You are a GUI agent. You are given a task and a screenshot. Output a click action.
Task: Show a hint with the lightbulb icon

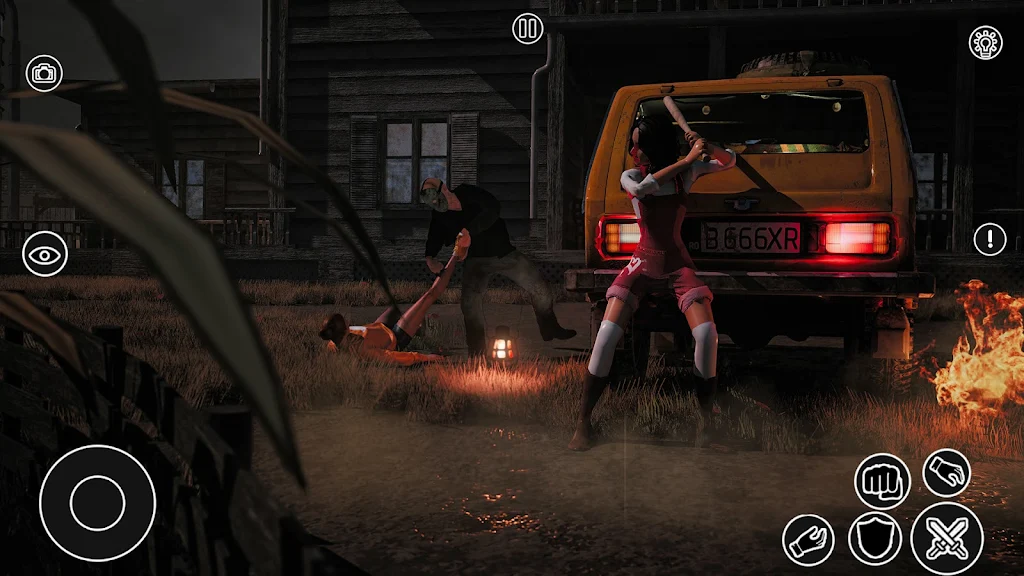tap(986, 42)
